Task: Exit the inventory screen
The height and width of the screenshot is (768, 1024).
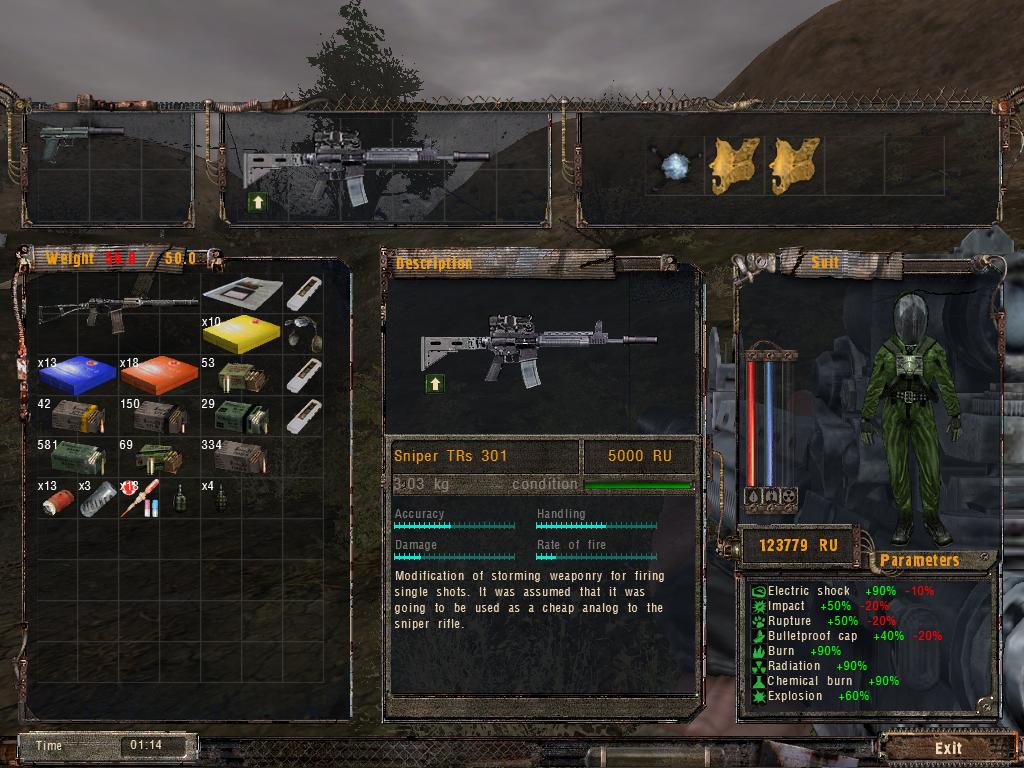Action: point(947,748)
